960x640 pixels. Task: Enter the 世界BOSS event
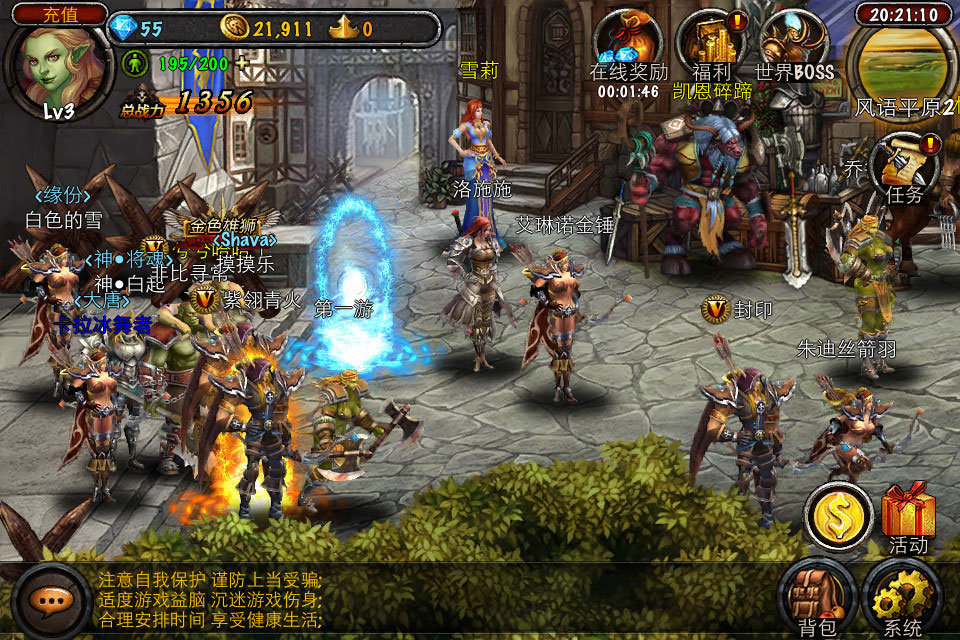794,43
